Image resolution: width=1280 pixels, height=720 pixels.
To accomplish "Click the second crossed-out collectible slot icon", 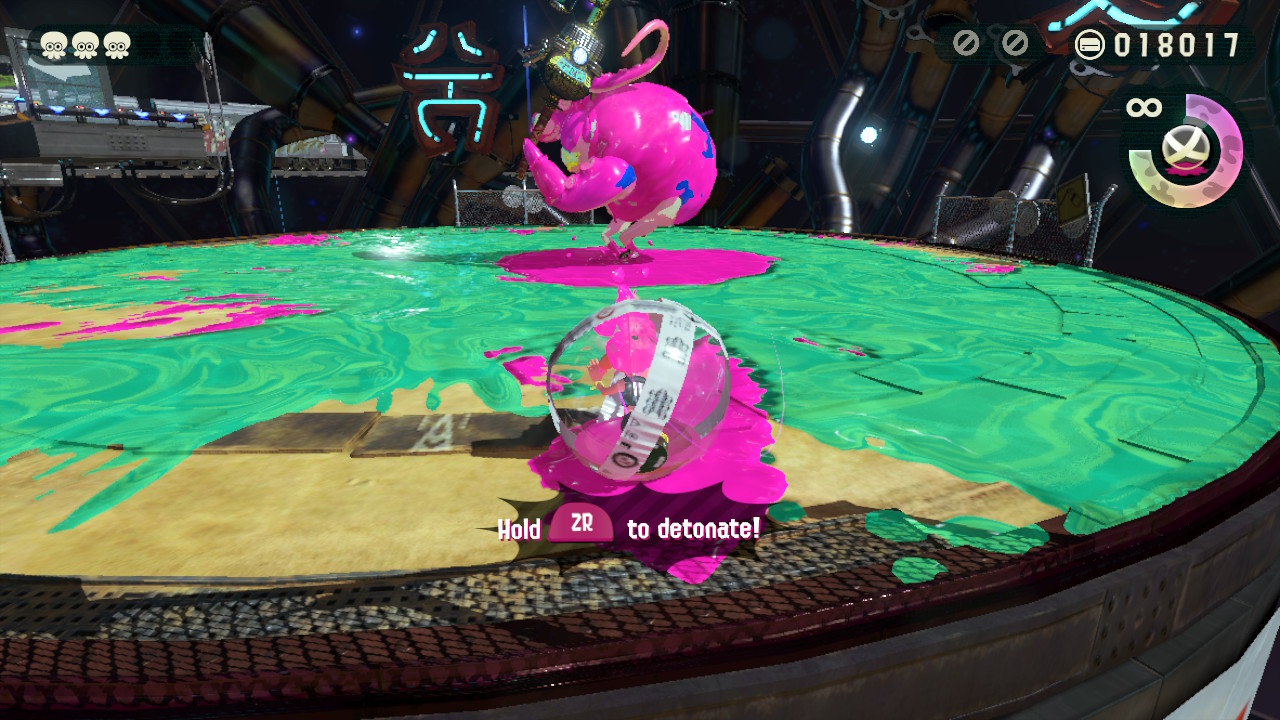I will pyautogui.click(x=1015, y=42).
